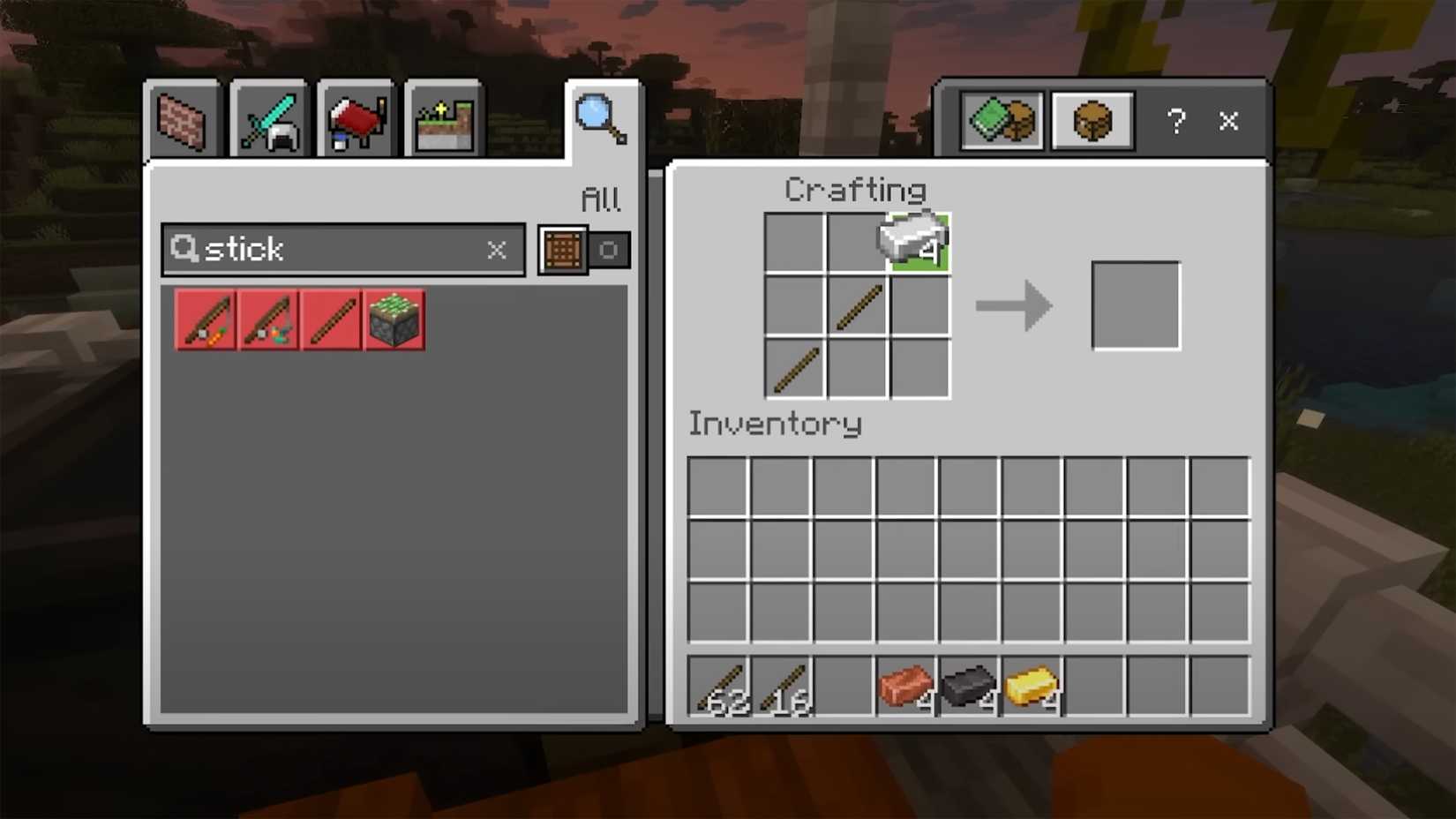Screen dimensions: 1456x819
Task: Choose the sticky piston recipe
Action: [x=394, y=320]
